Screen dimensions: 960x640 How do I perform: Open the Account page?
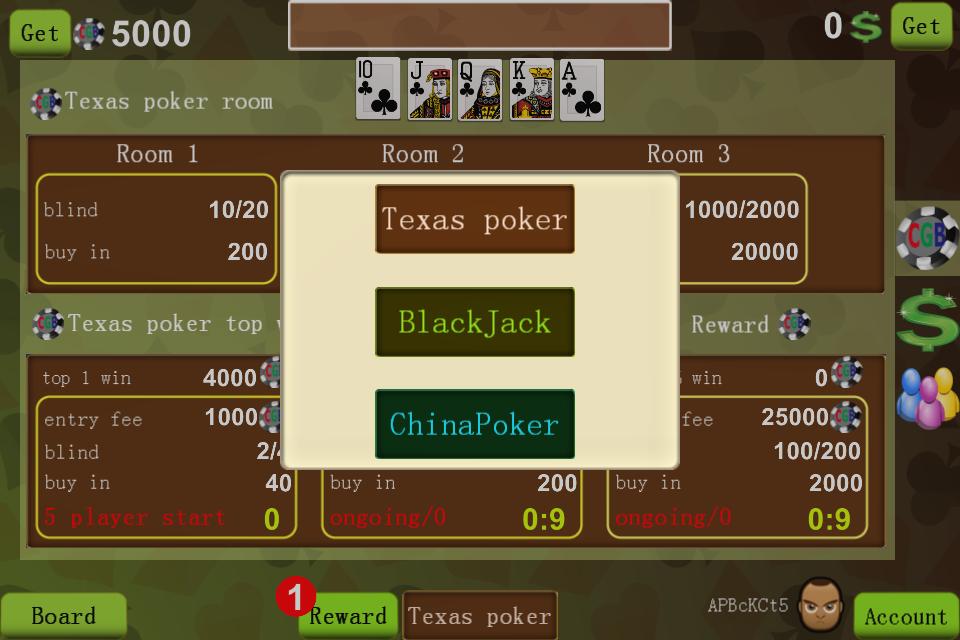905,616
